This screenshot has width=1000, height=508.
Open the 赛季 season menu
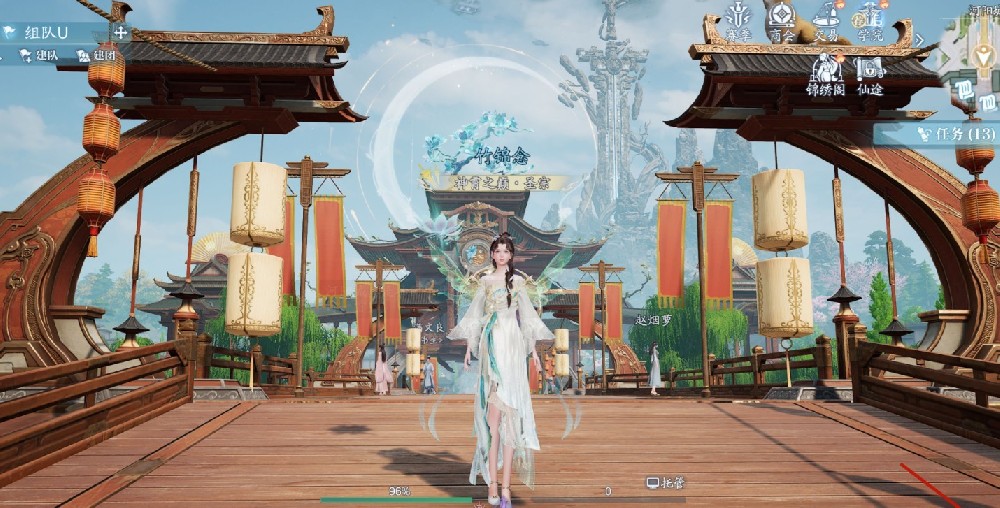point(739,21)
